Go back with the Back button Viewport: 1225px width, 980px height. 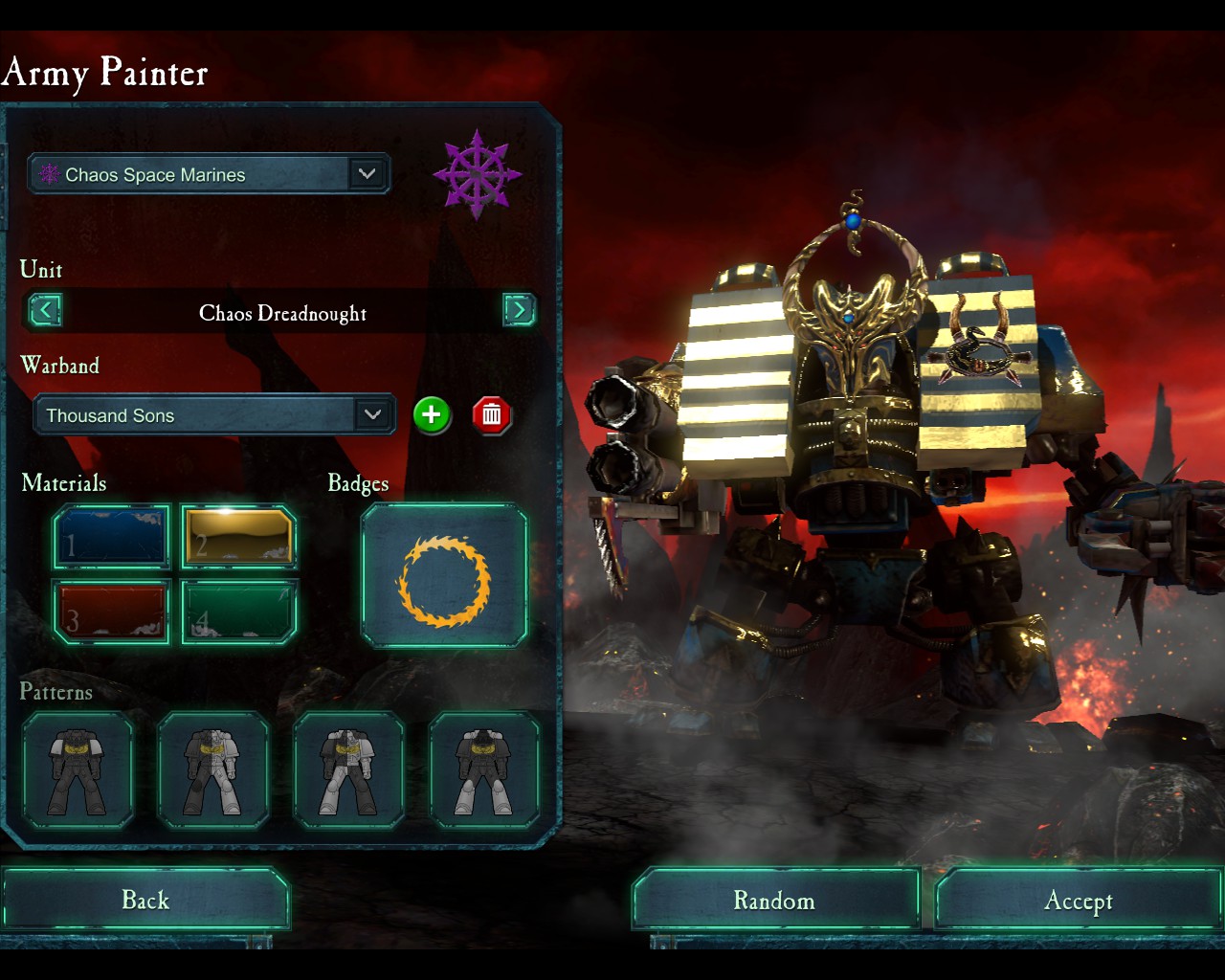pyautogui.click(x=145, y=900)
